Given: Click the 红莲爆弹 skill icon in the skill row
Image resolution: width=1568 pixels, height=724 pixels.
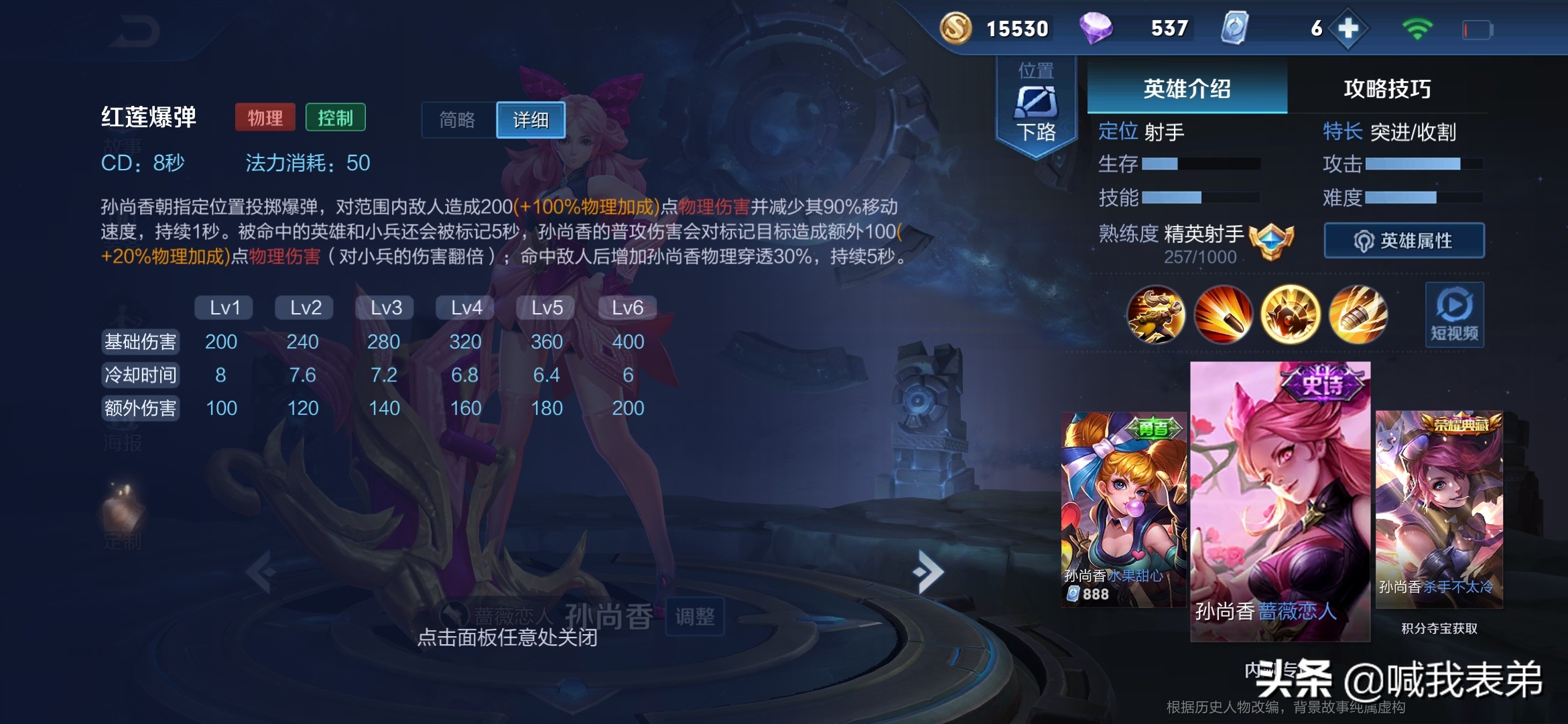Looking at the screenshot, I should [x=1291, y=315].
